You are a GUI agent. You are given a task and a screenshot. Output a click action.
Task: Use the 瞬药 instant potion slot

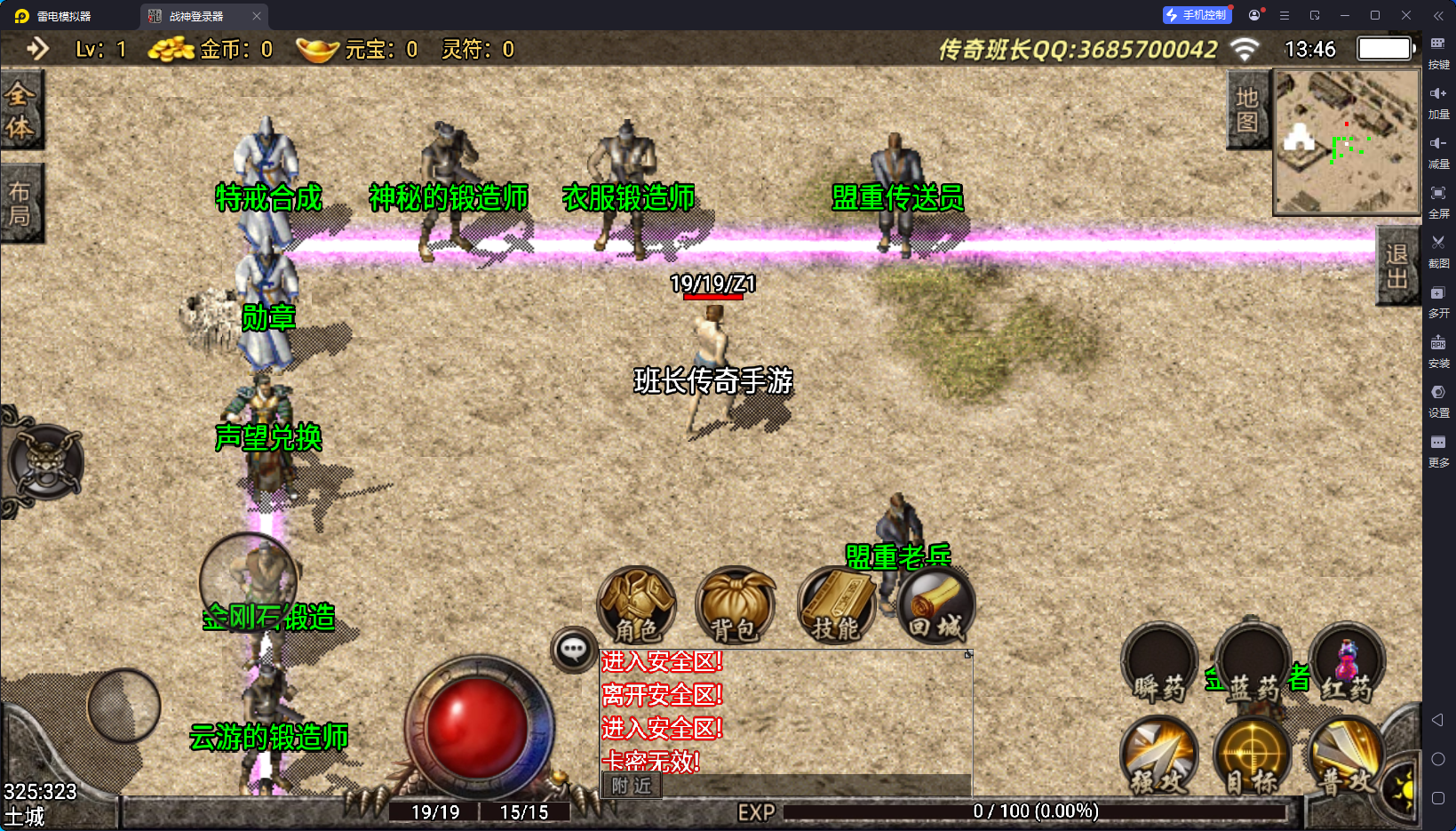(1159, 664)
